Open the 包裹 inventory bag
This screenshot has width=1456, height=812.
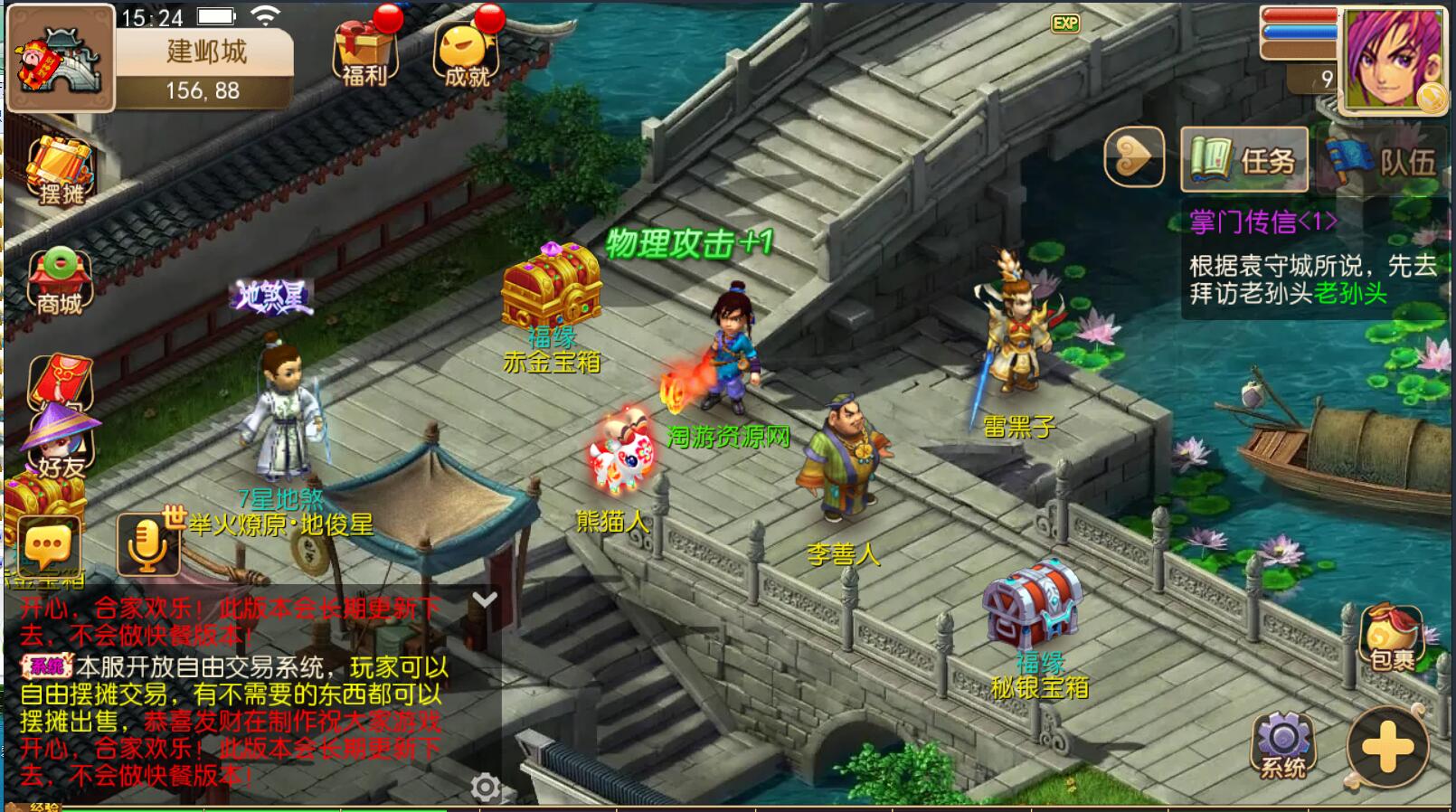click(1391, 638)
